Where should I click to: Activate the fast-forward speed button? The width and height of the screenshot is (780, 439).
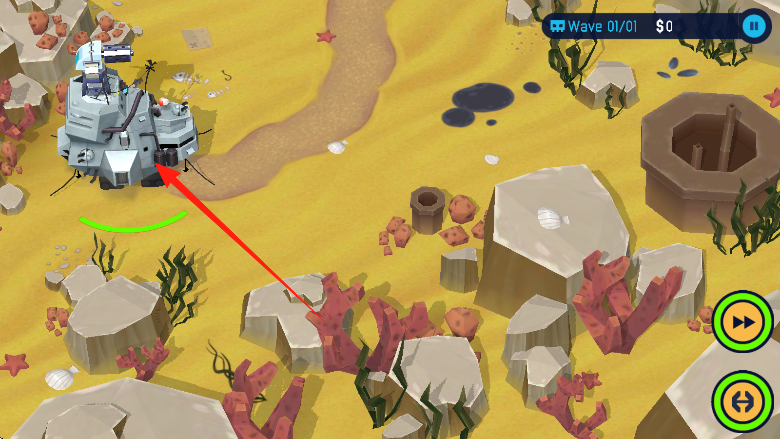click(743, 322)
